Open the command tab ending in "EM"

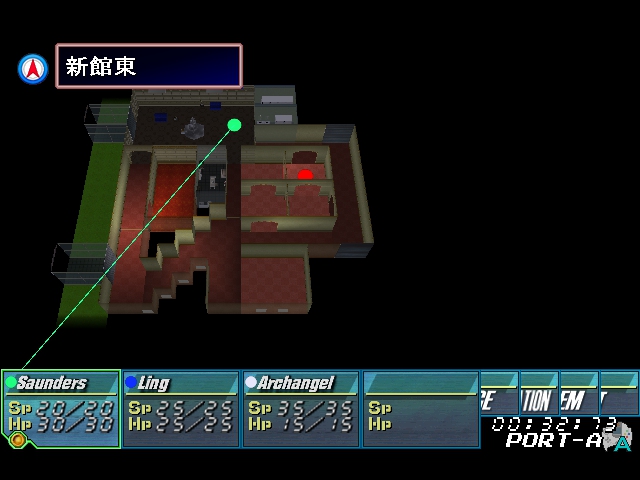click(x=577, y=401)
